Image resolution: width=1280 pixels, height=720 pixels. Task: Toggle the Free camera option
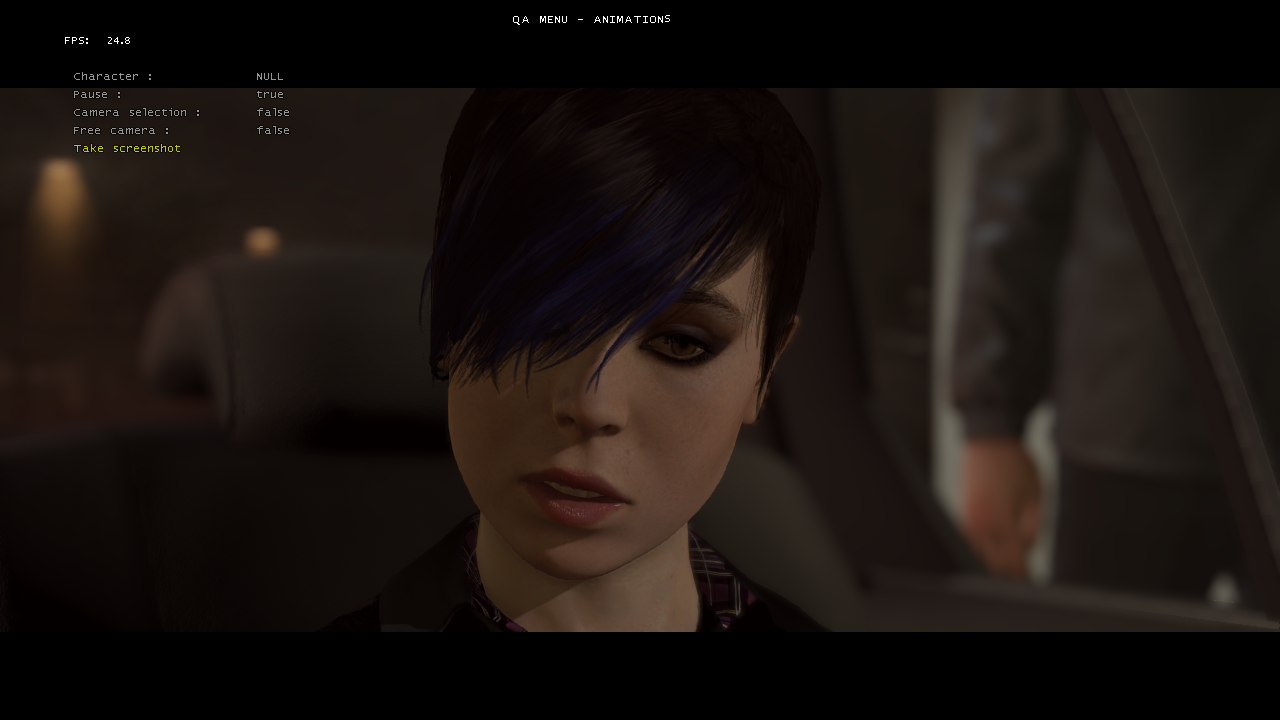(121, 131)
